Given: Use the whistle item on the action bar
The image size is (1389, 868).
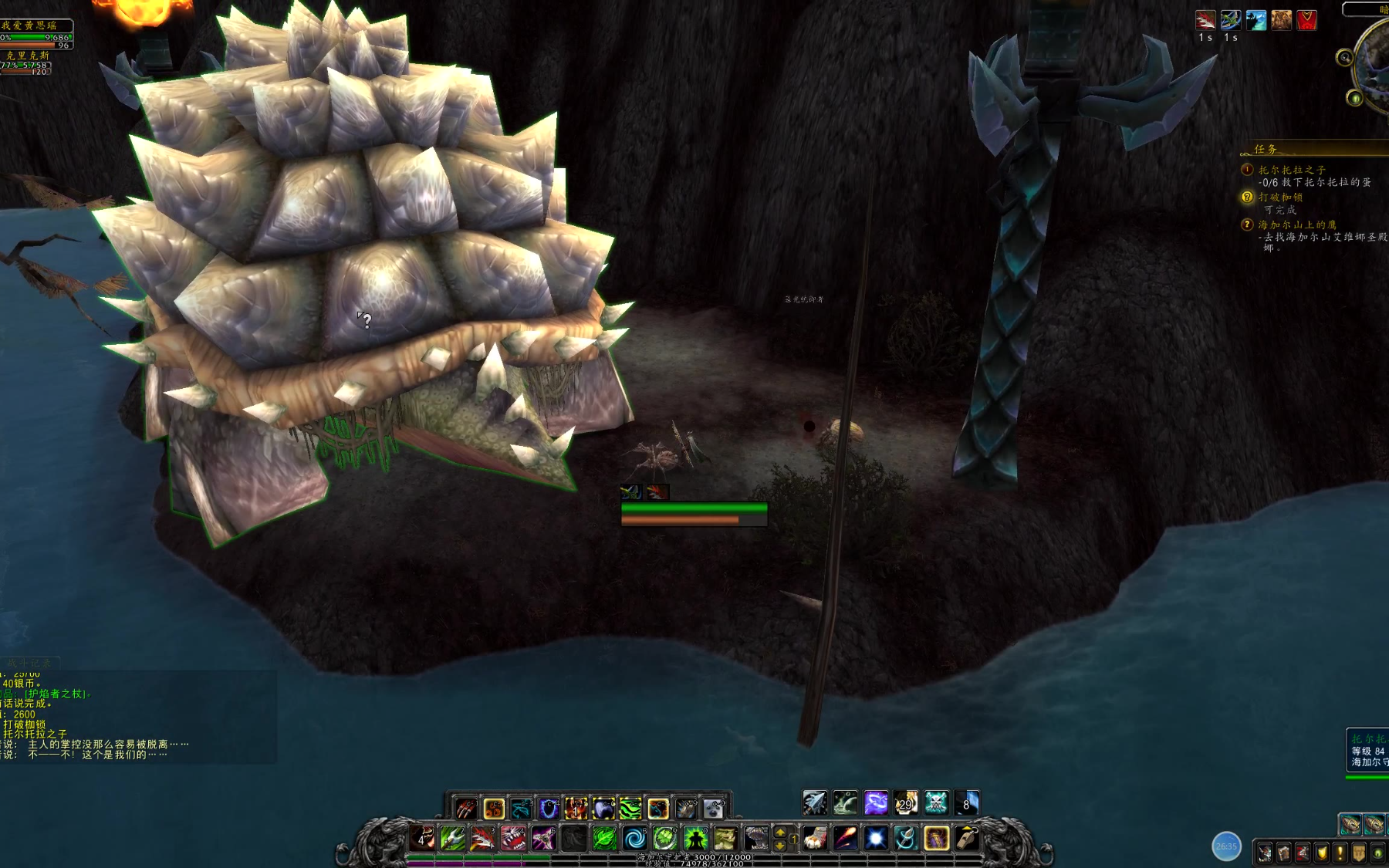Looking at the screenshot, I should (x=967, y=838).
